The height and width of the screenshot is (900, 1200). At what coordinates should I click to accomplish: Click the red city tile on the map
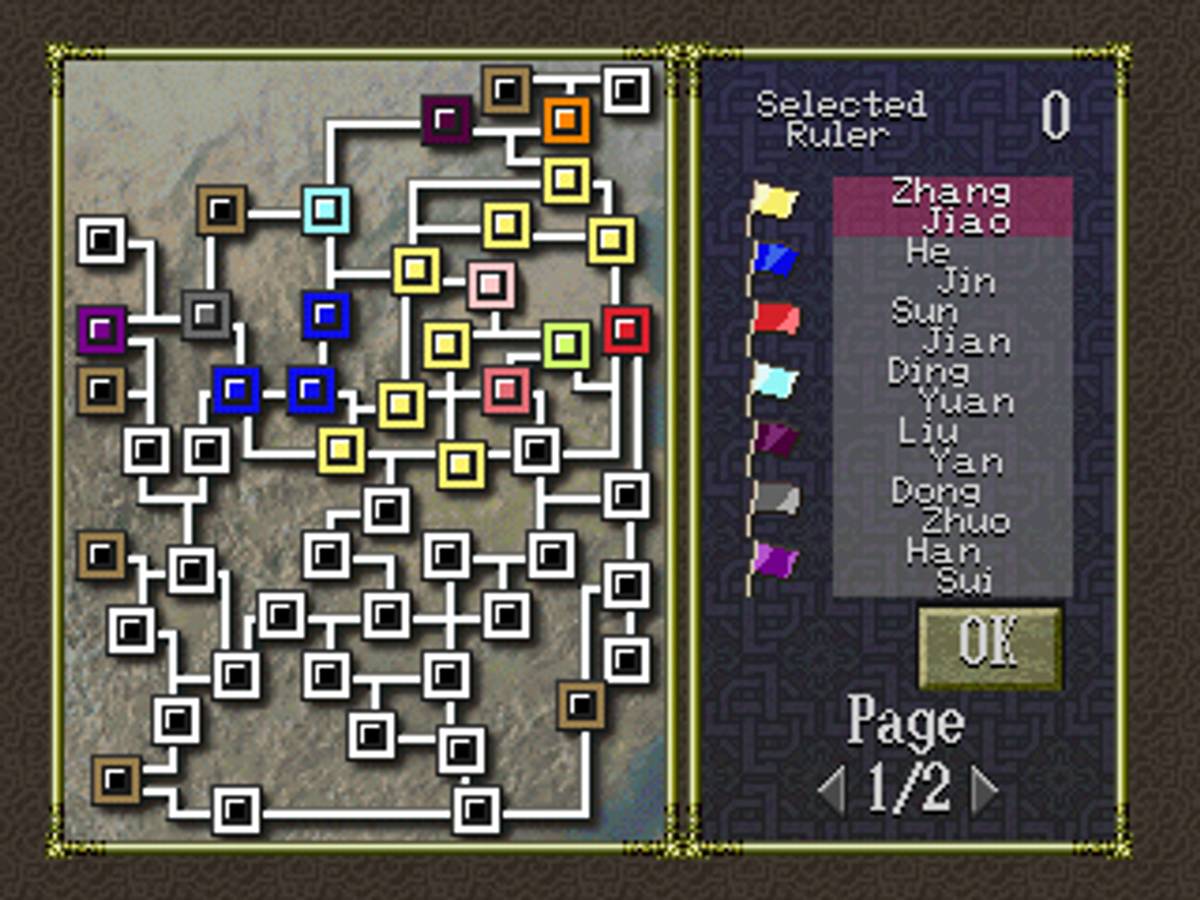pos(626,330)
